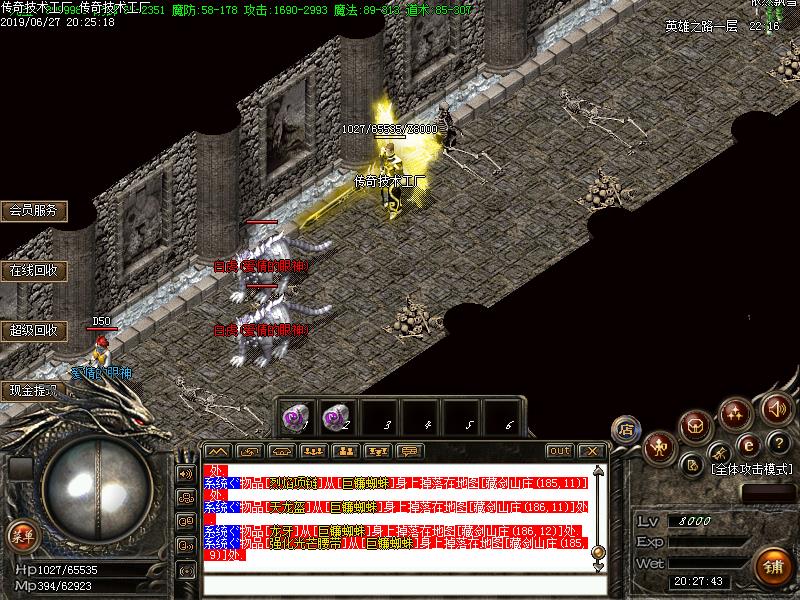Open the 会员服务 member services button

click(x=33, y=211)
